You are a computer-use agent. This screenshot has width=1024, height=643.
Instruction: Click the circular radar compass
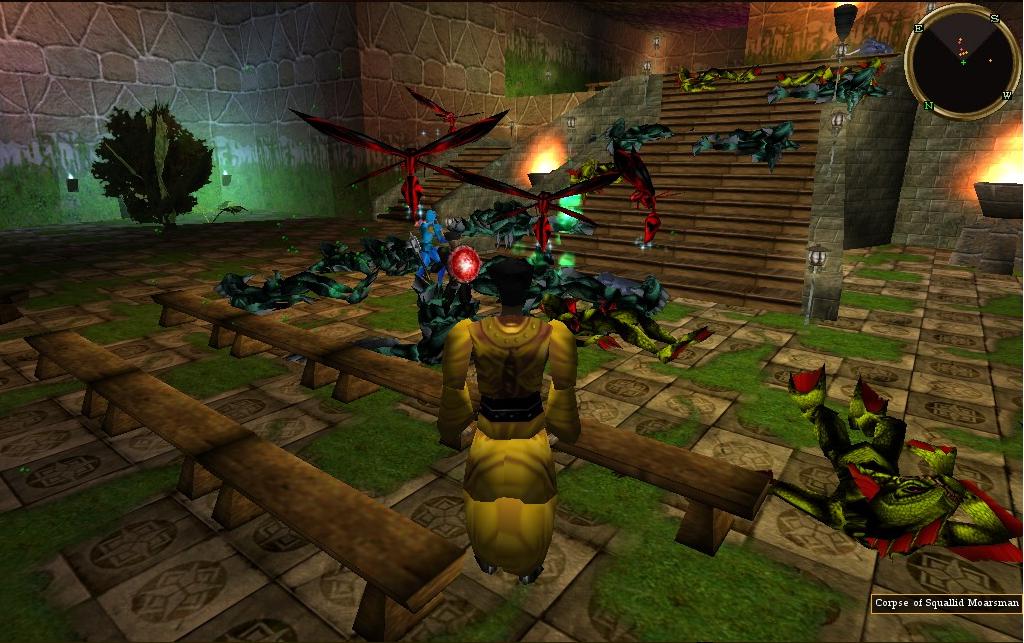coord(962,61)
